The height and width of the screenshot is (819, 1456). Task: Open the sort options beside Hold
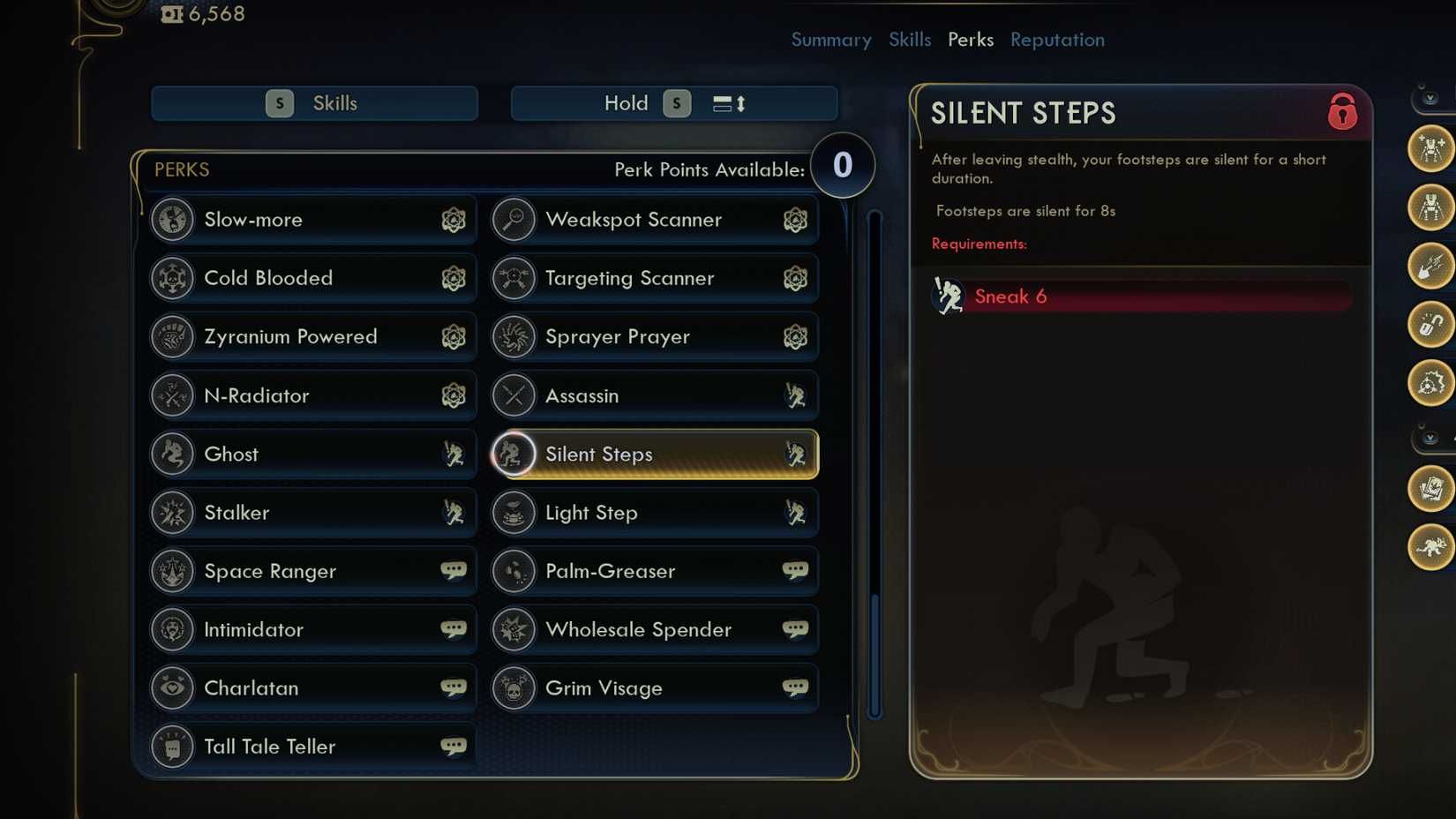click(x=727, y=103)
